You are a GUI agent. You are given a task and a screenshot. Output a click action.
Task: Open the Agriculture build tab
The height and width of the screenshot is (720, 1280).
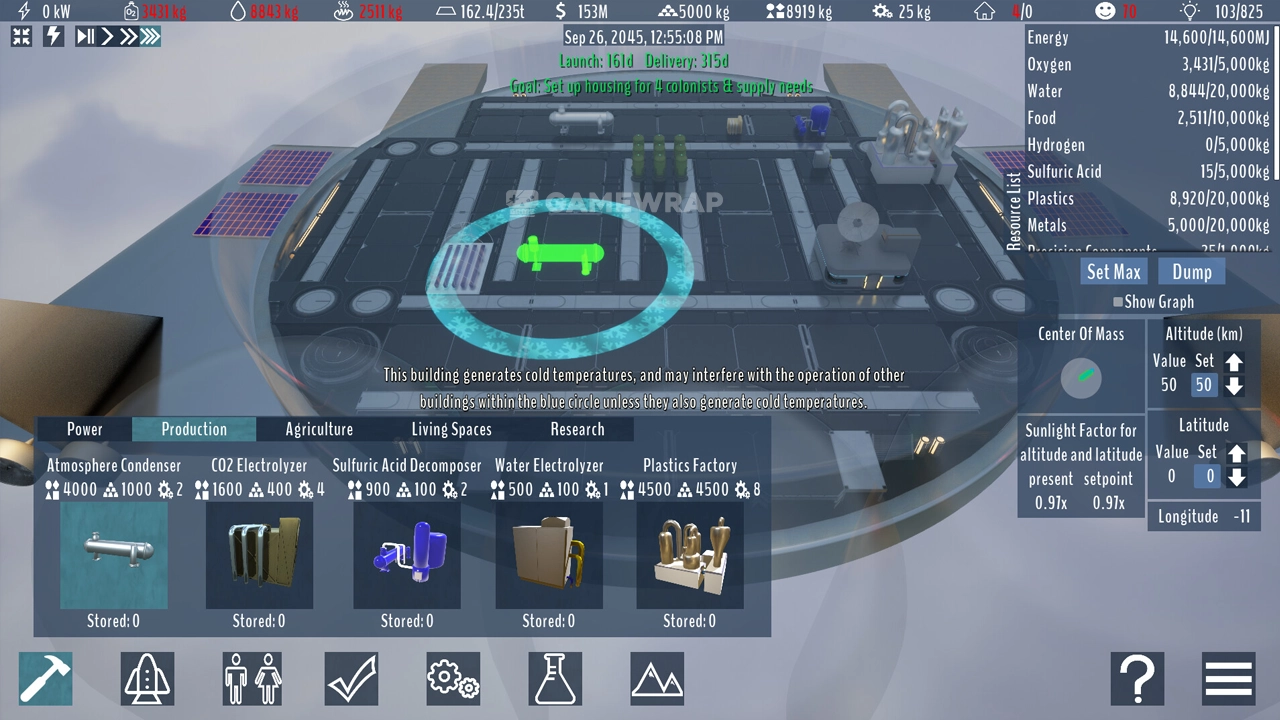click(319, 429)
